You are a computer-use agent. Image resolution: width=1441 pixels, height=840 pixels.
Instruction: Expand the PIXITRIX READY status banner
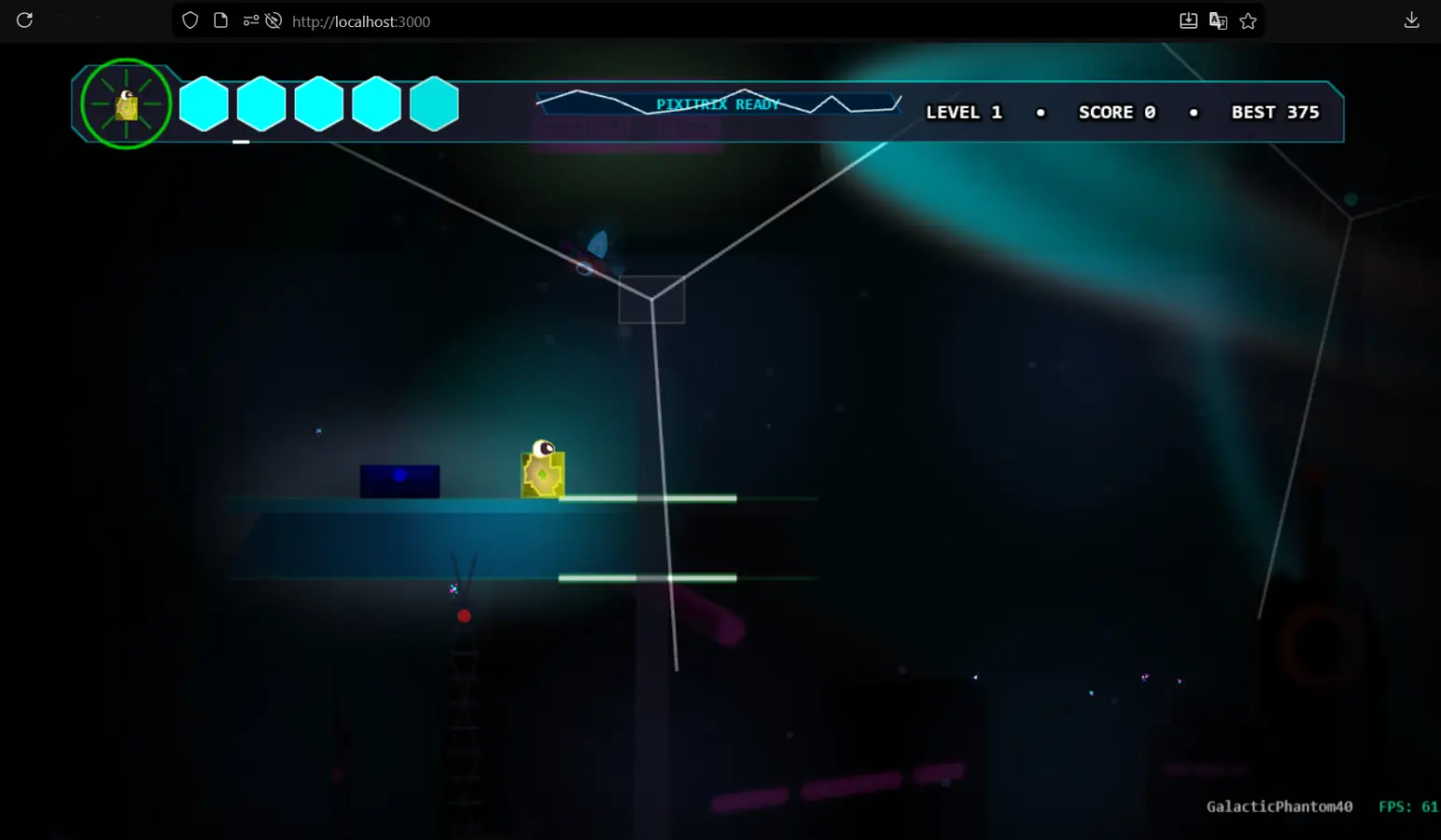click(x=717, y=104)
